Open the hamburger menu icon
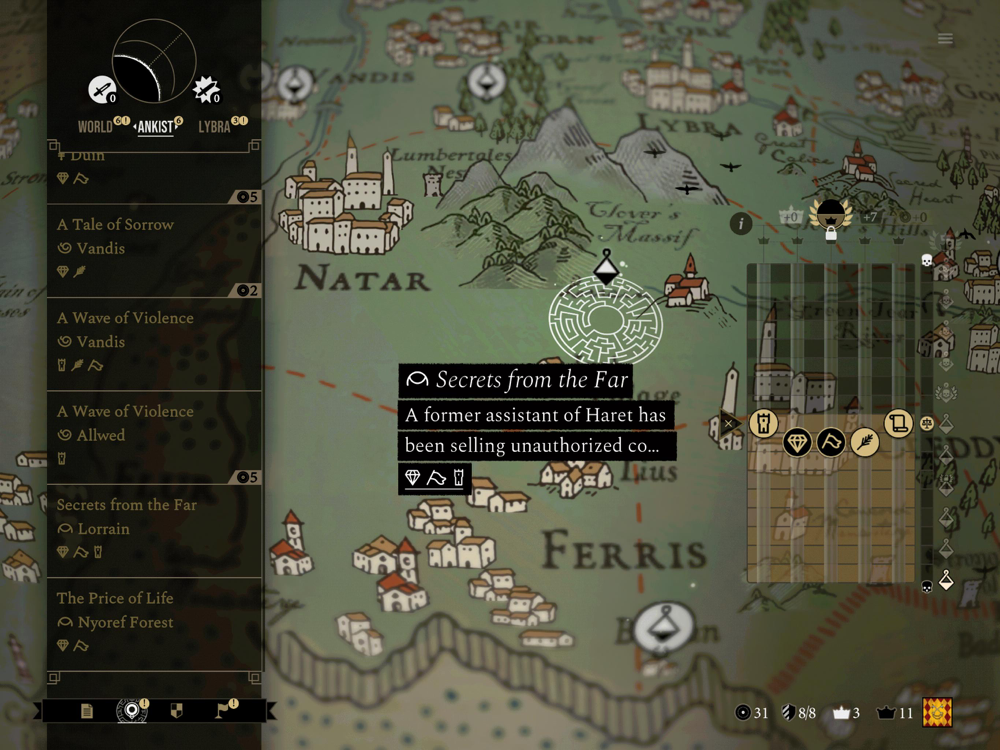1000x750 pixels. coord(945,39)
